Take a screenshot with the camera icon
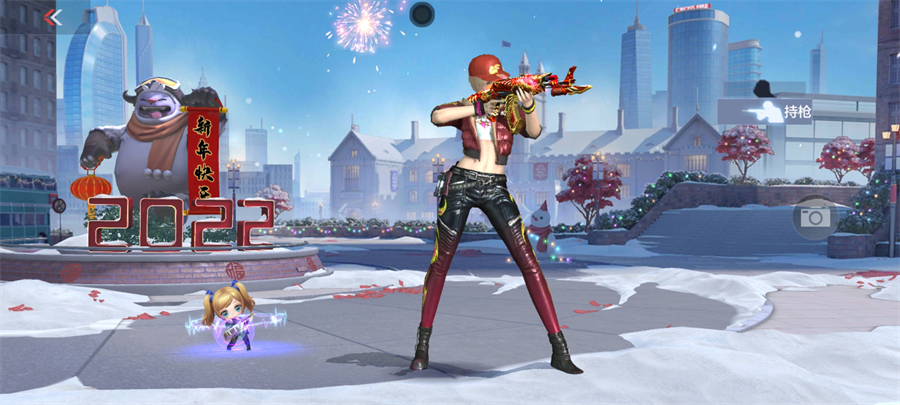 [x=815, y=217]
